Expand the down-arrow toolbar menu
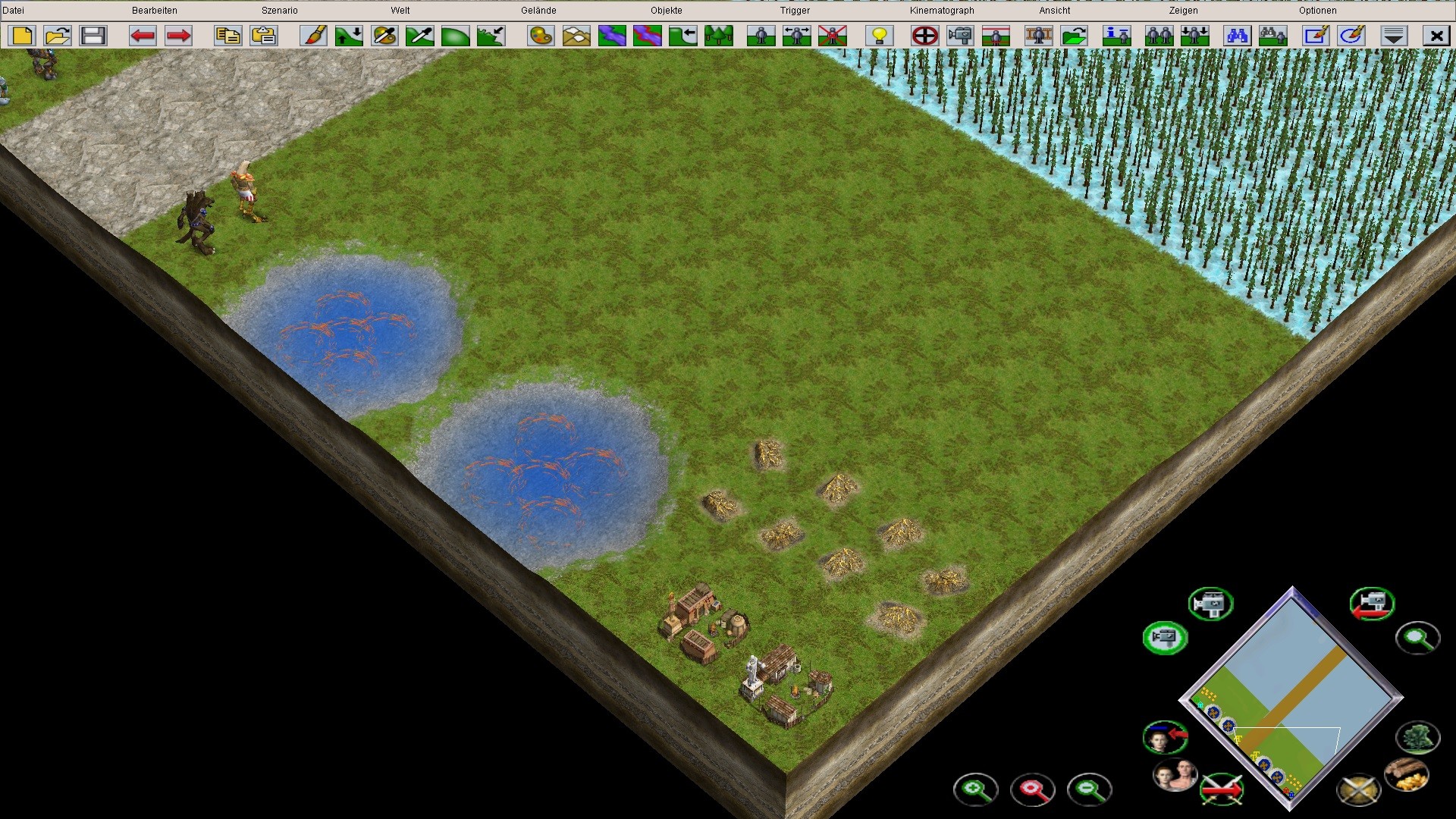This screenshot has height=819, width=1456. pyautogui.click(x=1394, y=35)
